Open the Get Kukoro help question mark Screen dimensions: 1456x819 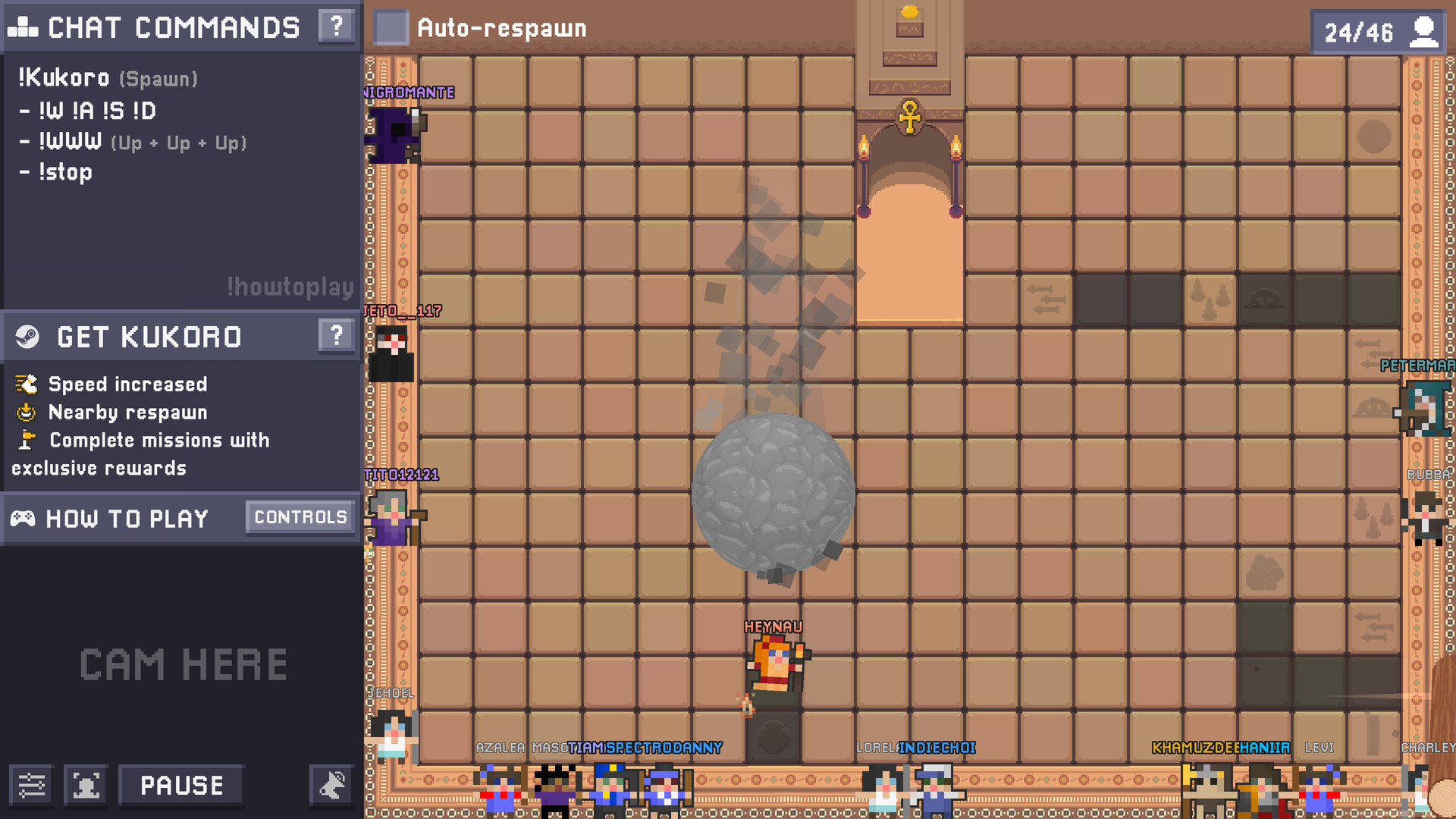[335, 336]
